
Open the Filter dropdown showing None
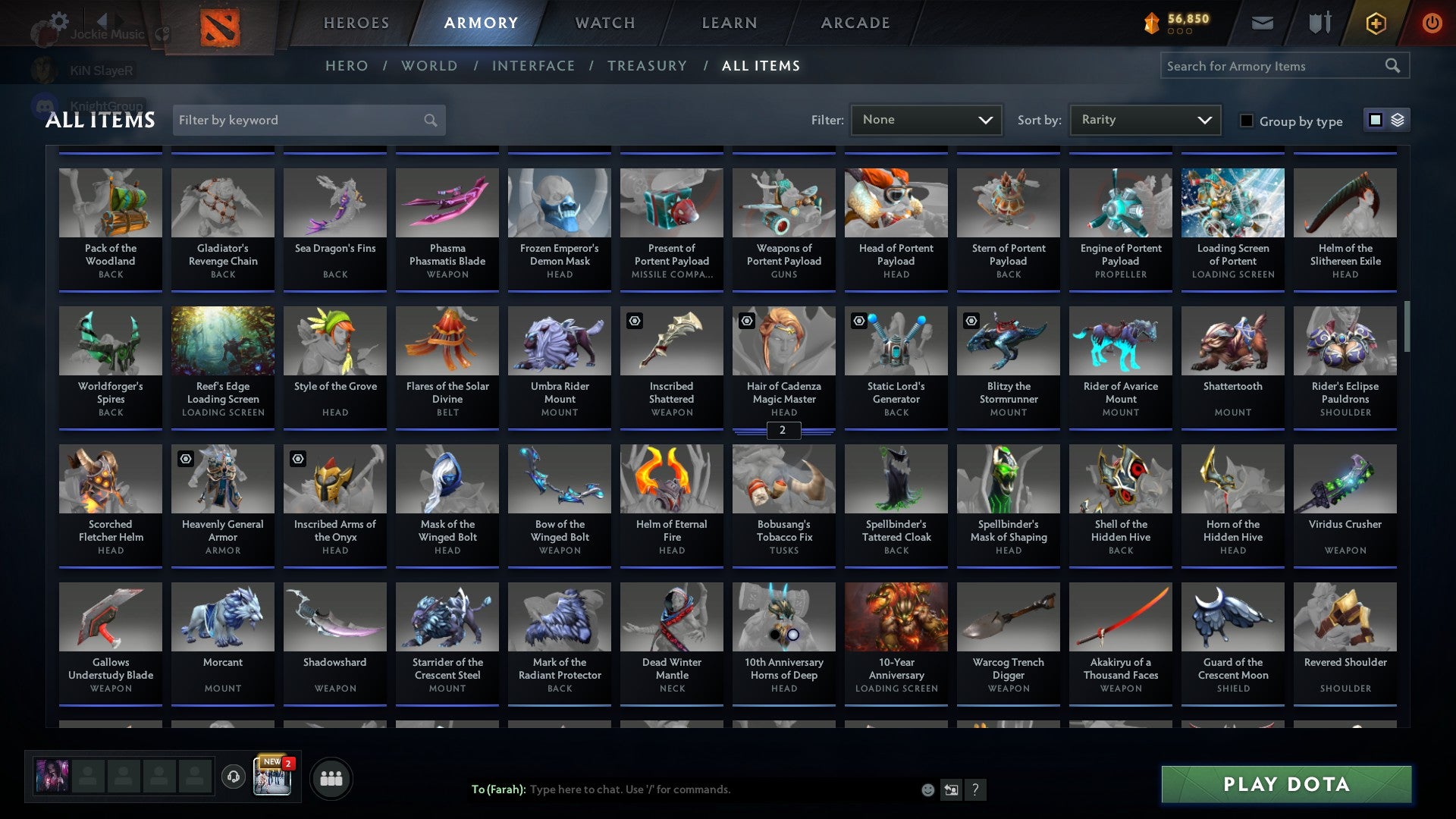click(x=927, y=119)
